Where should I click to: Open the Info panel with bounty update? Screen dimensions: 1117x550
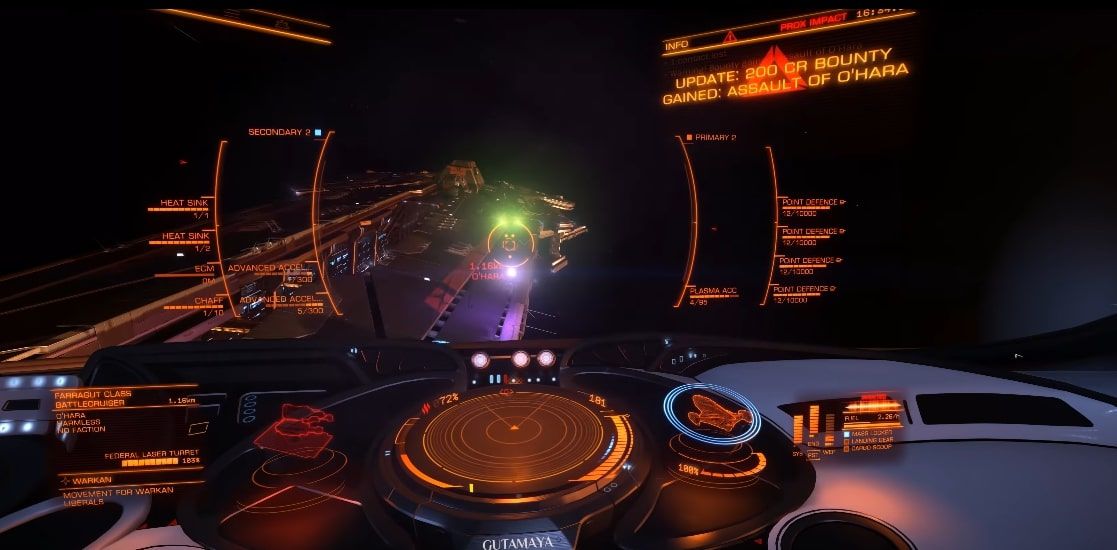coord(785,72)
